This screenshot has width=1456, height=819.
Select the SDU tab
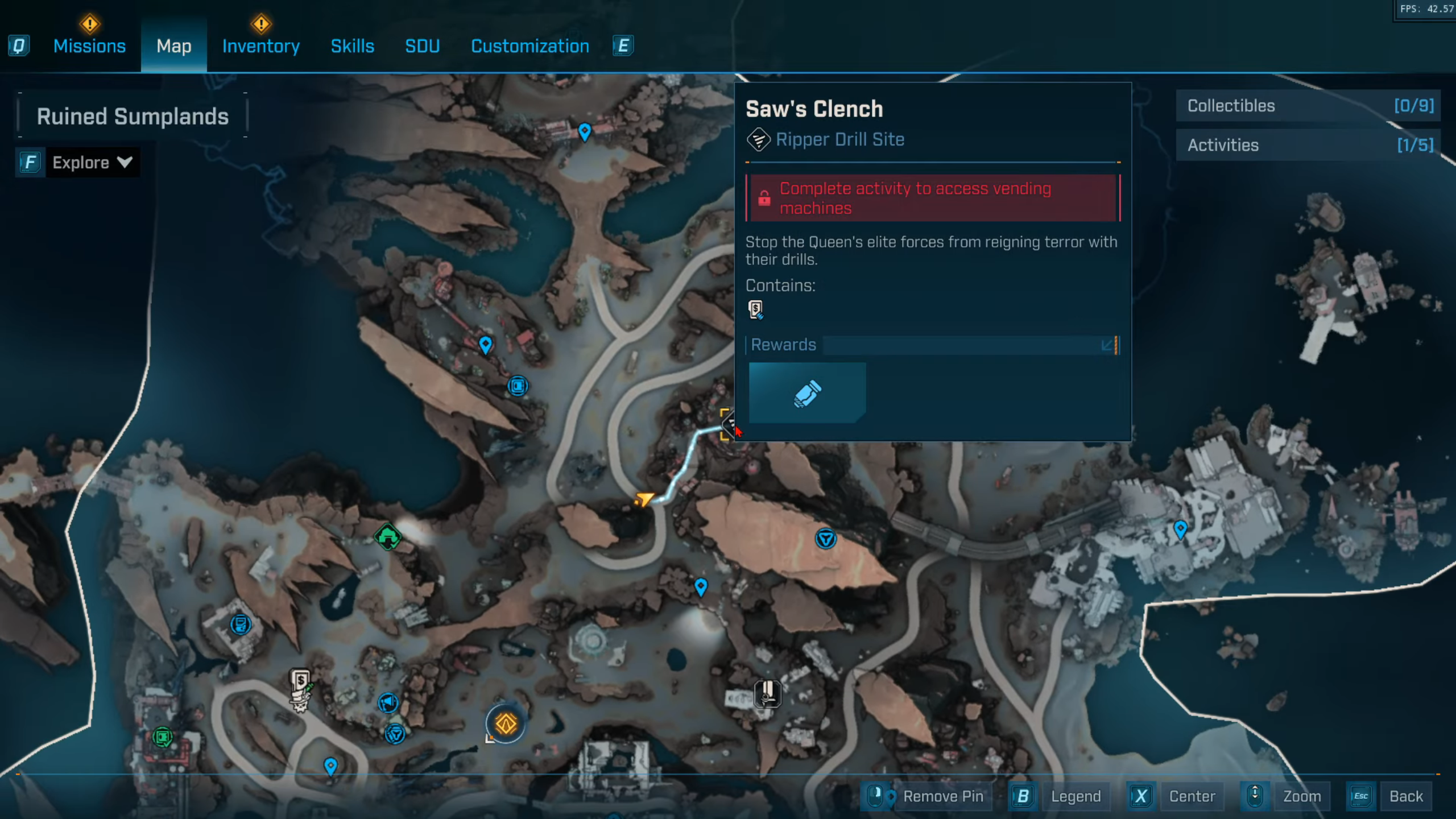tap(422, 46)
